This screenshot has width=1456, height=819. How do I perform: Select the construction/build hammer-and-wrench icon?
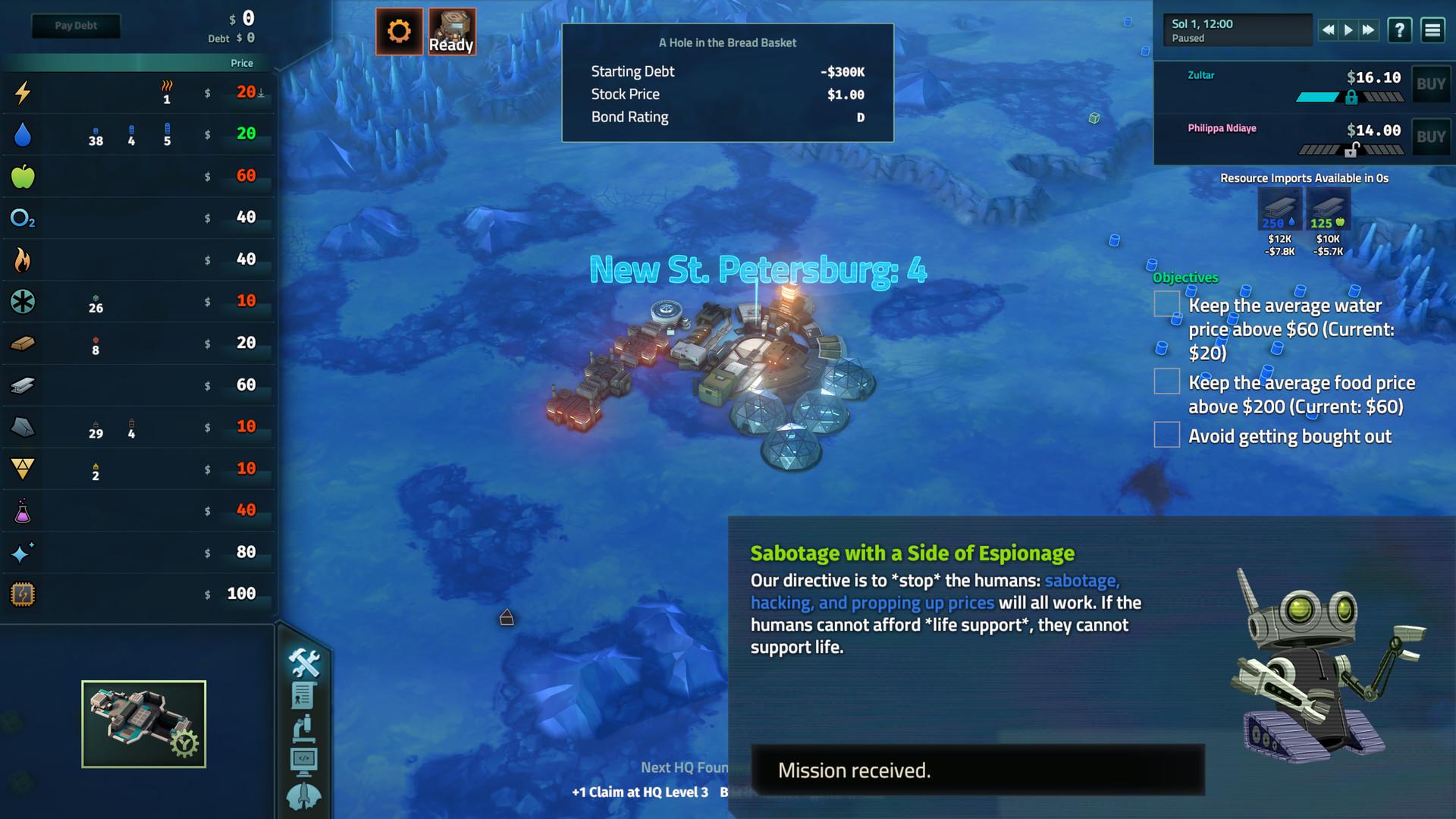[303, 663]
